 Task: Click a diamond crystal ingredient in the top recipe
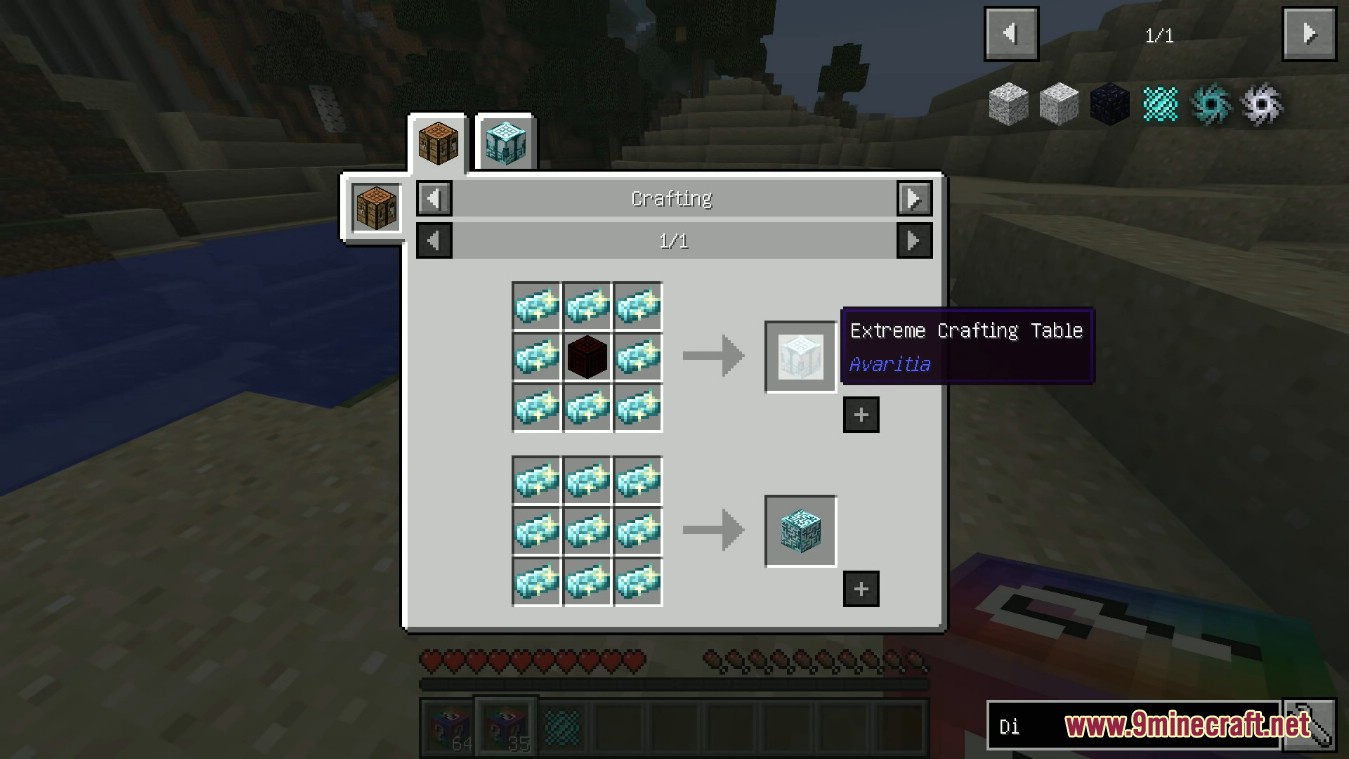[536, 306]
